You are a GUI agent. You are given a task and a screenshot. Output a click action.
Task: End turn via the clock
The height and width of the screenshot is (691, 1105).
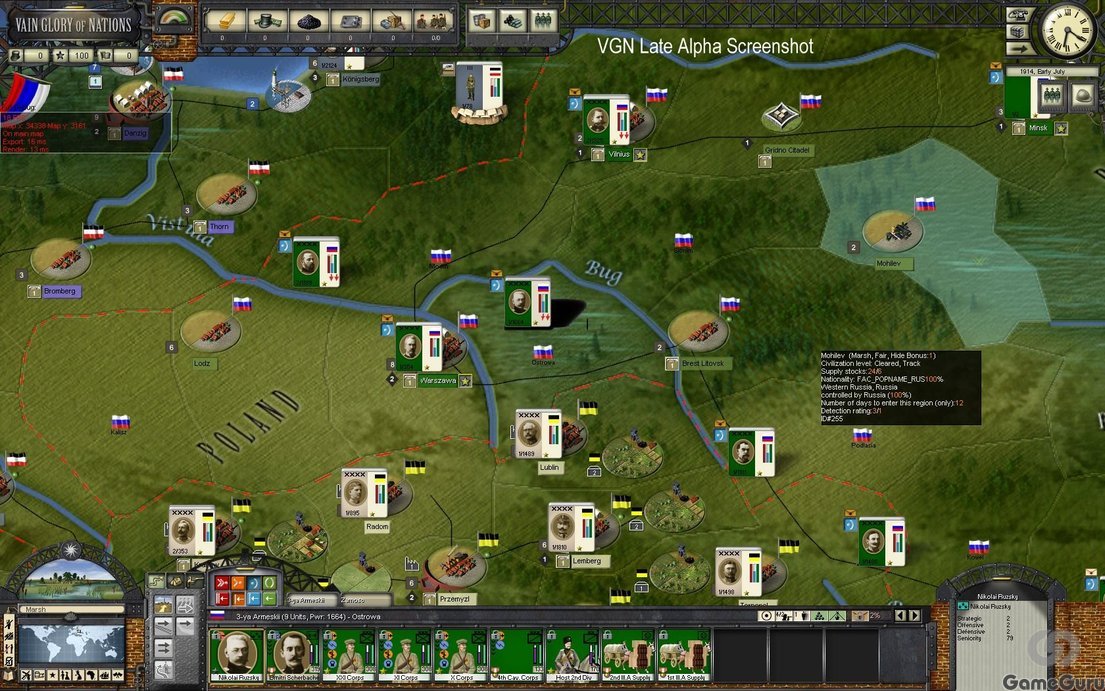click(x=1068, y=30)
